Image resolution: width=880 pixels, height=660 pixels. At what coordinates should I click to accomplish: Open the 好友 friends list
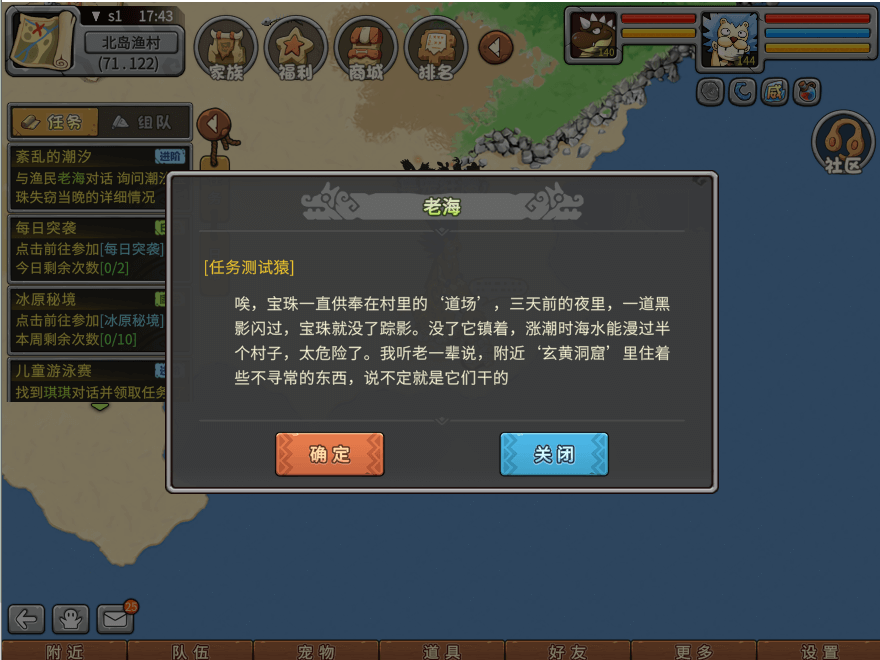pos(568,651)
